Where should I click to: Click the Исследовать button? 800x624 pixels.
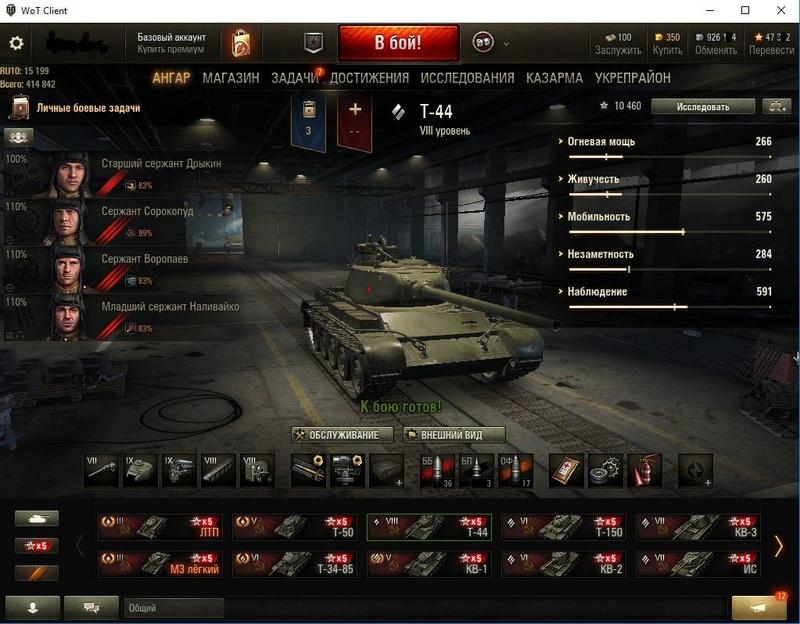(702, 106)
